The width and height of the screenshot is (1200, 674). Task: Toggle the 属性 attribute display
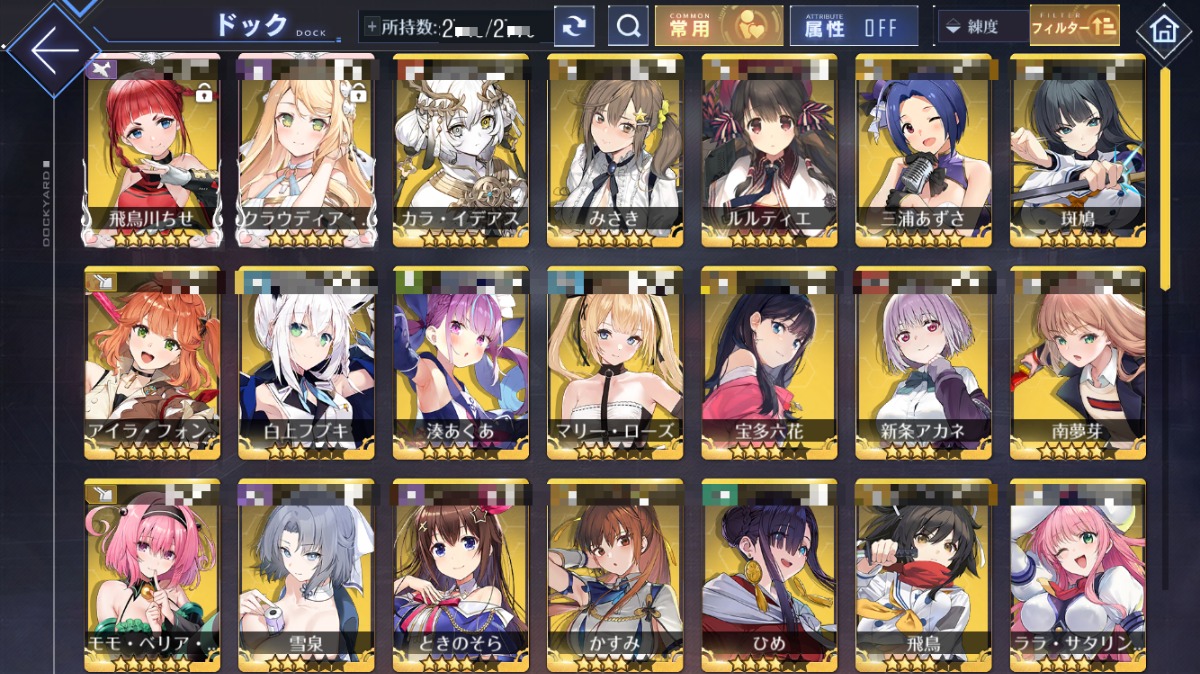[x=853, y=27]
